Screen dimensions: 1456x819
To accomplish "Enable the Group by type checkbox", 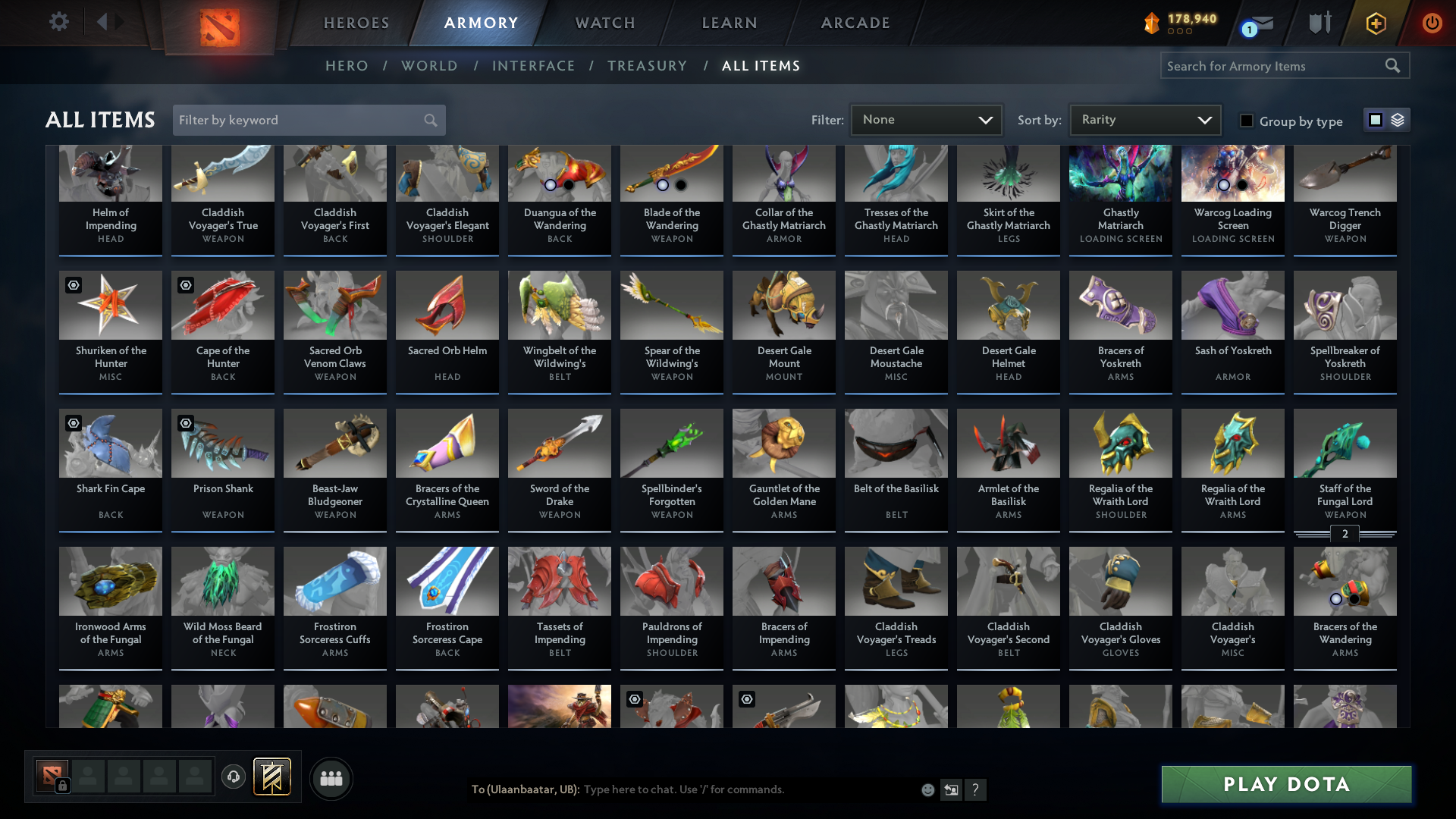I will (x=1246, y=121).
